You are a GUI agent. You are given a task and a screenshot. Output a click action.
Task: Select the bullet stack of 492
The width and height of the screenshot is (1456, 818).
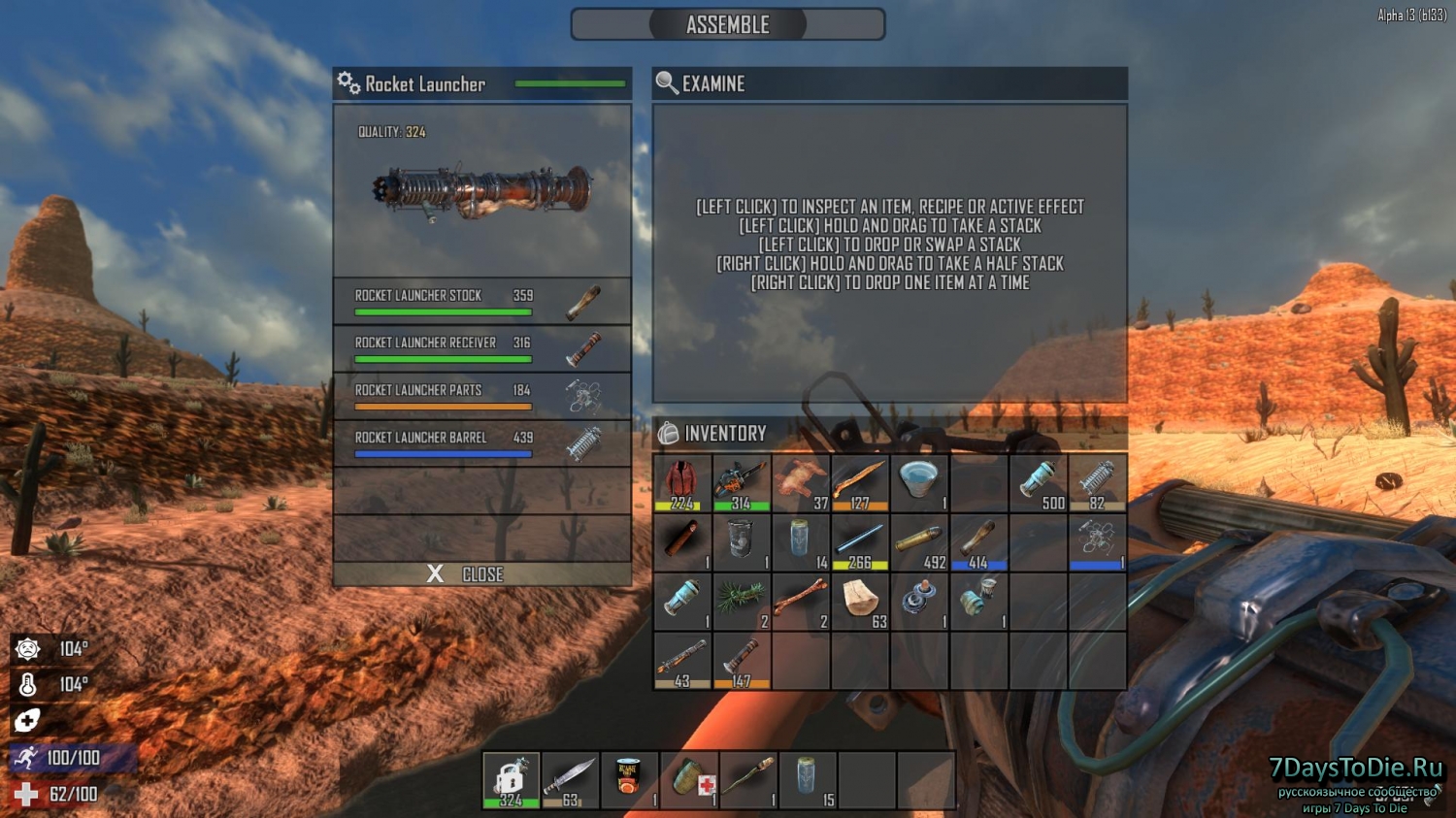click(919, 542)
